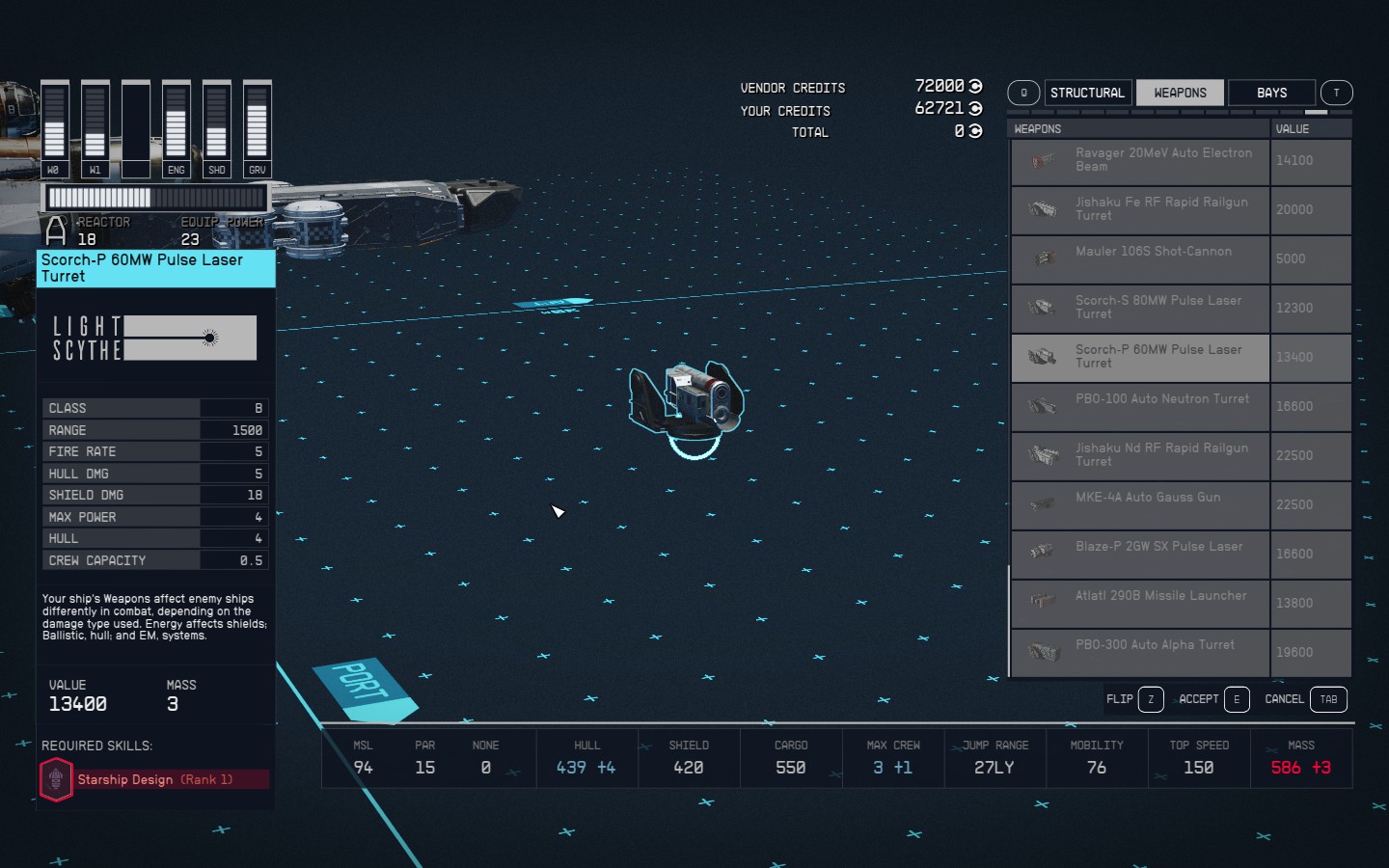Click the Starship Design skill emblem
1389x868 pixels.
pos(56,779)
